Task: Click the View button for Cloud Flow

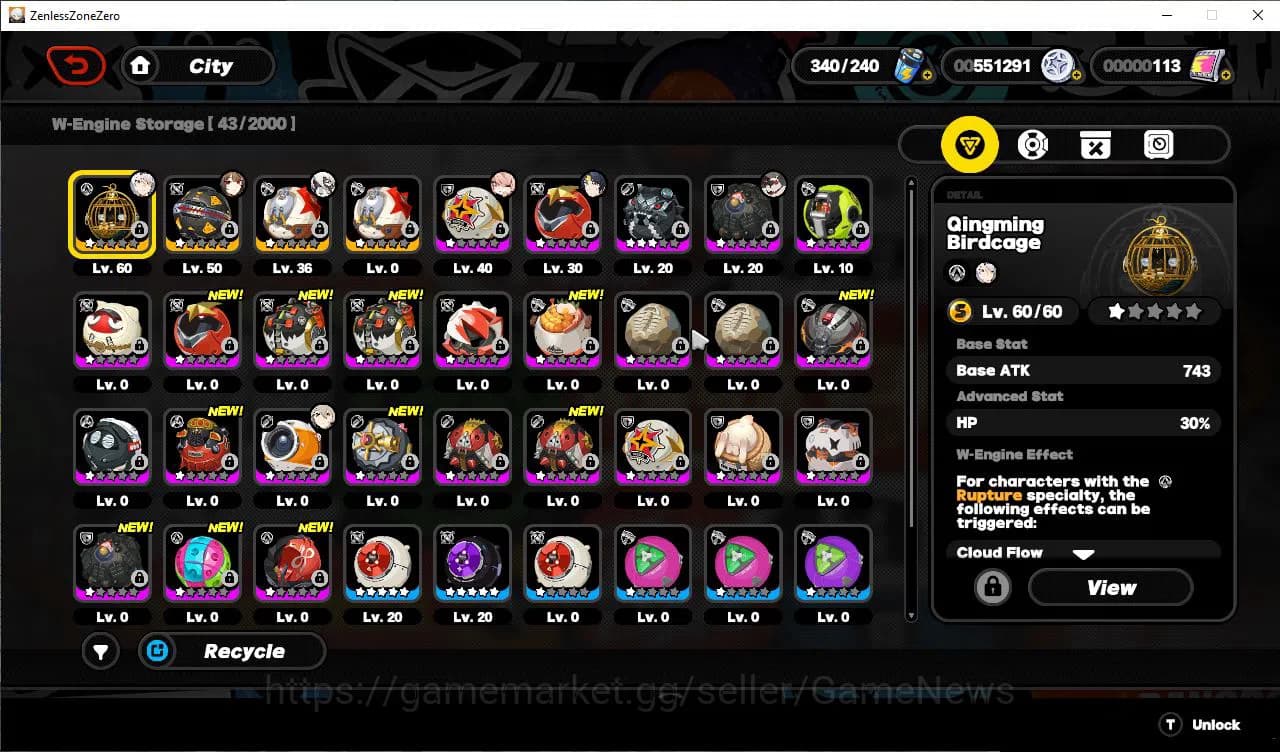Action: tap(1110, 588)
